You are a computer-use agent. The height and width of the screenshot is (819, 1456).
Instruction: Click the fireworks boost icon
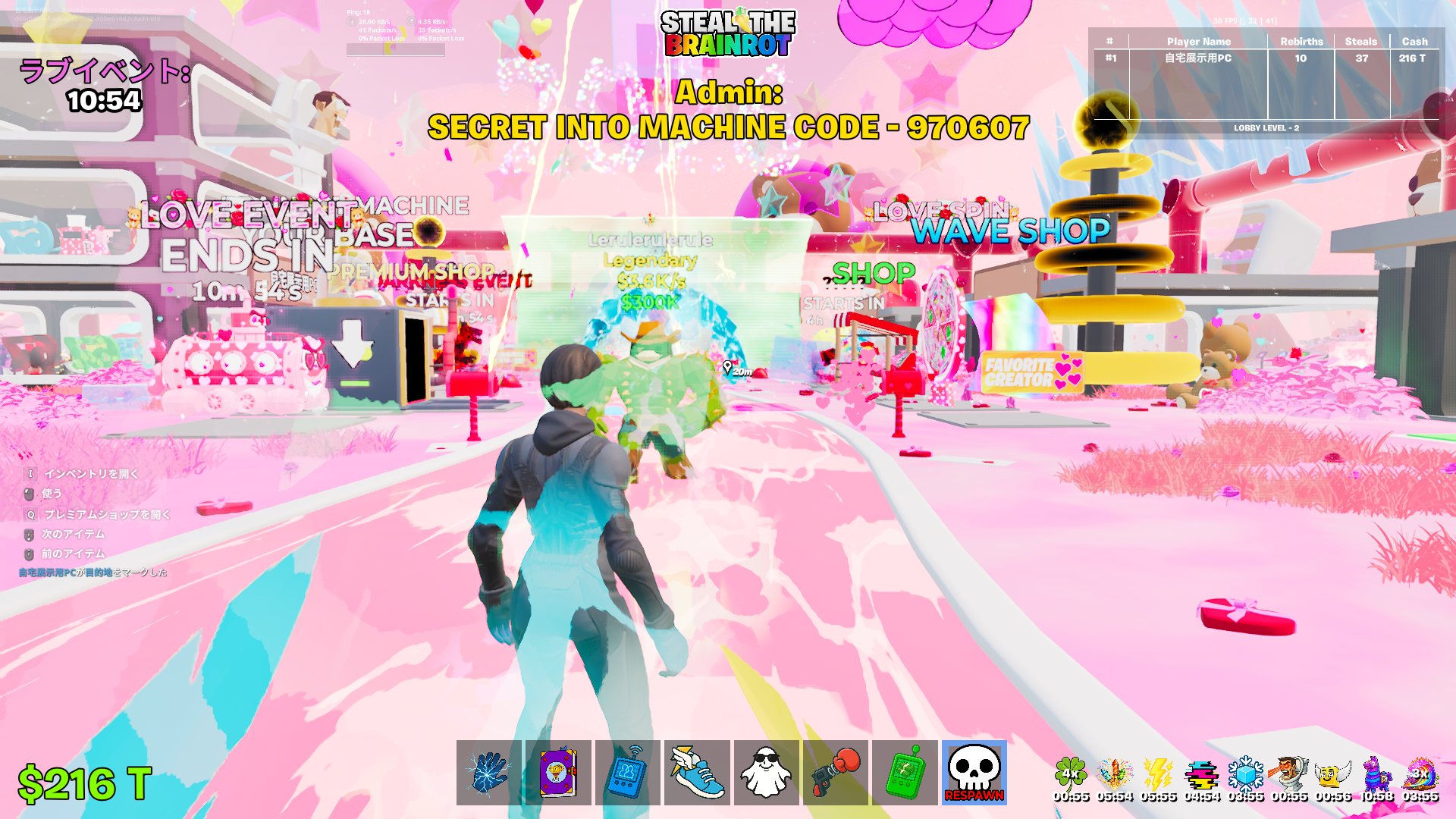pos(1115,775)
